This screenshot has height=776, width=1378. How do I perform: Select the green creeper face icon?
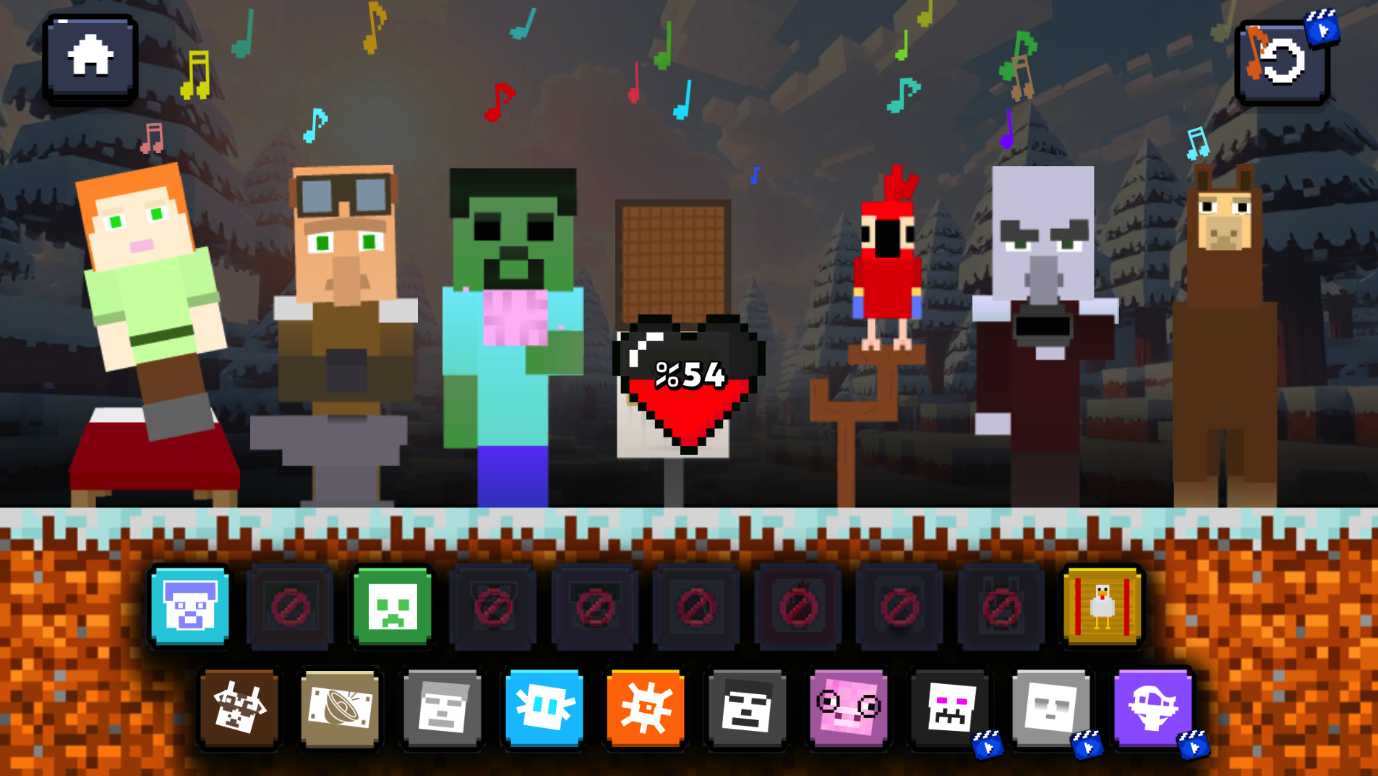coord(392,608)
